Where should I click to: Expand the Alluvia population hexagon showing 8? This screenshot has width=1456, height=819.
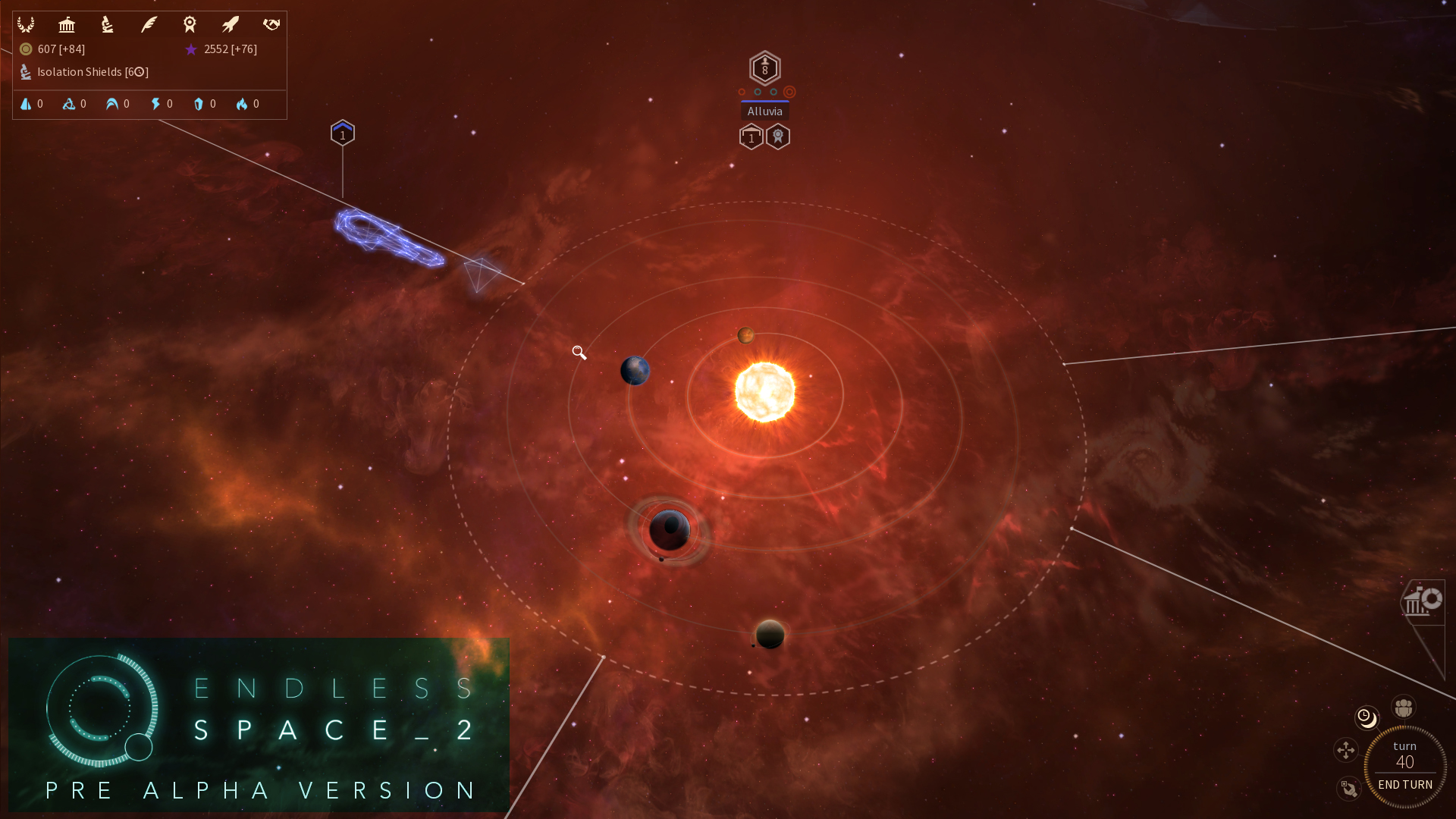[765, 68]
